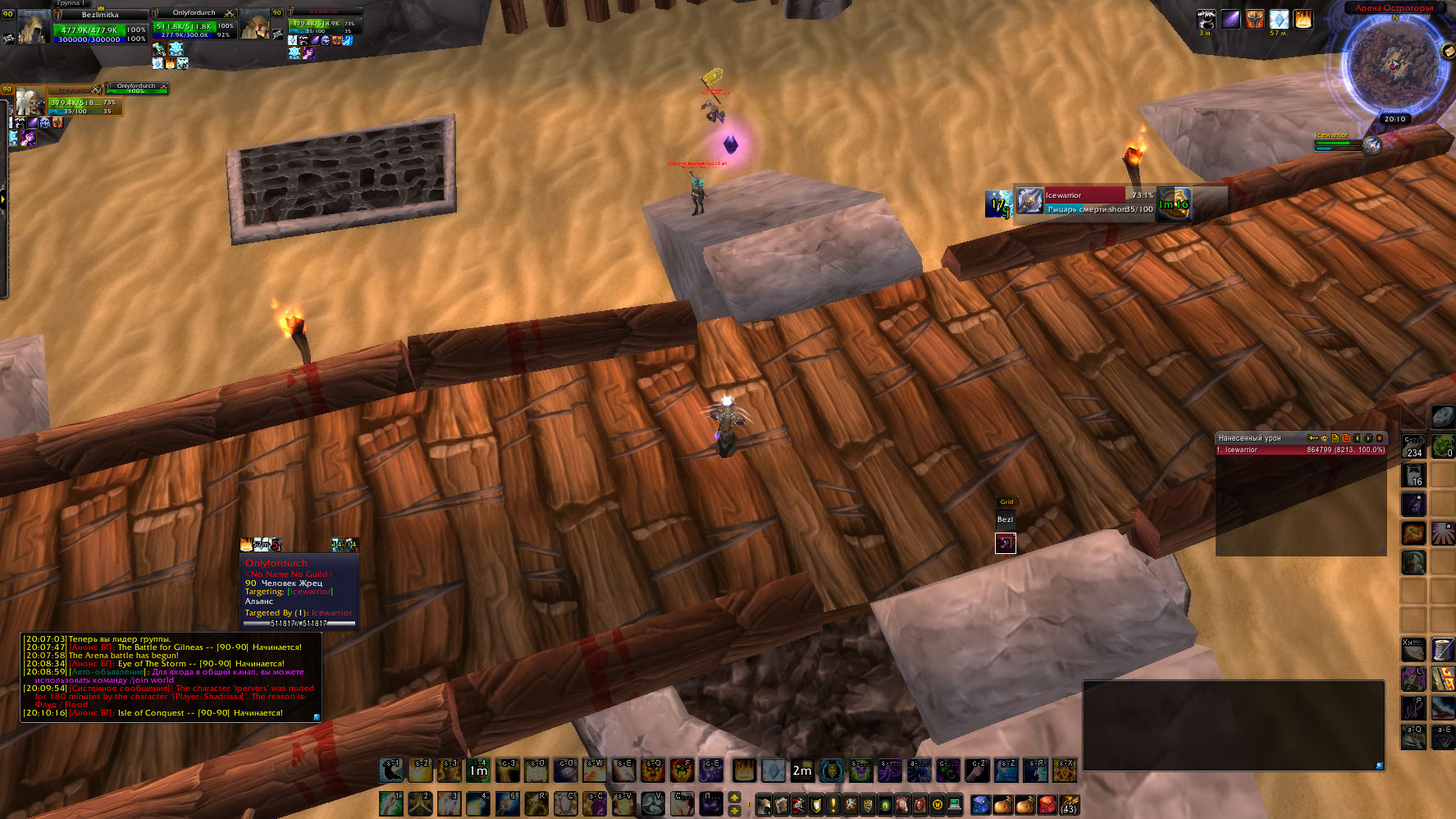Select the Bezl cell in Grid frame

tap(1005, 519)
